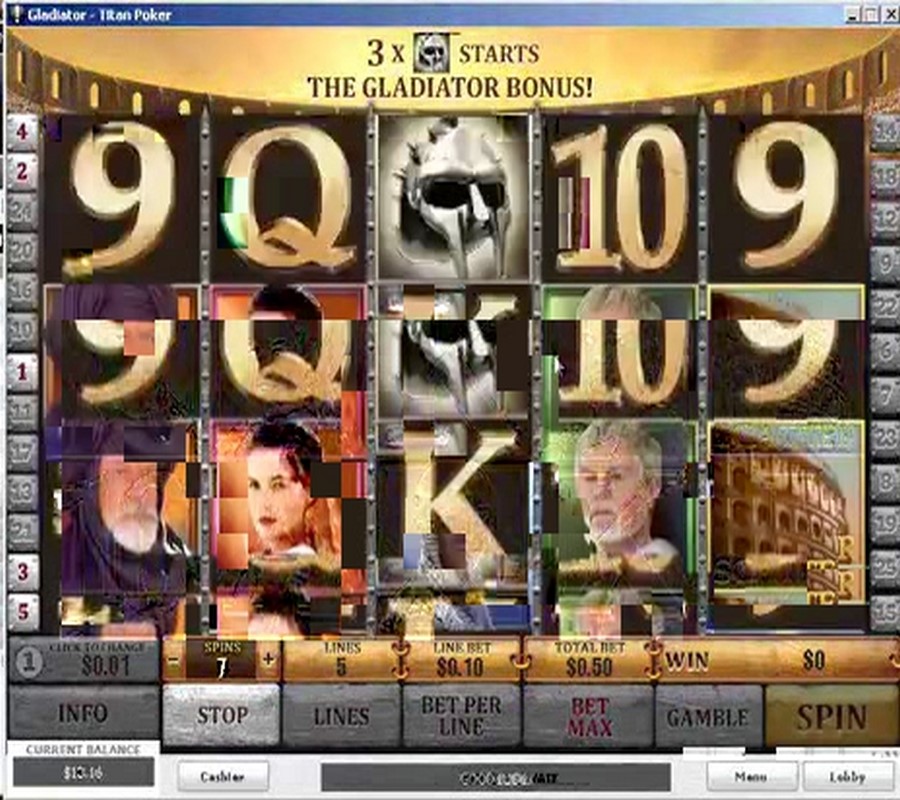
Task: Hit the SPIN button
Action: [830, 716]
